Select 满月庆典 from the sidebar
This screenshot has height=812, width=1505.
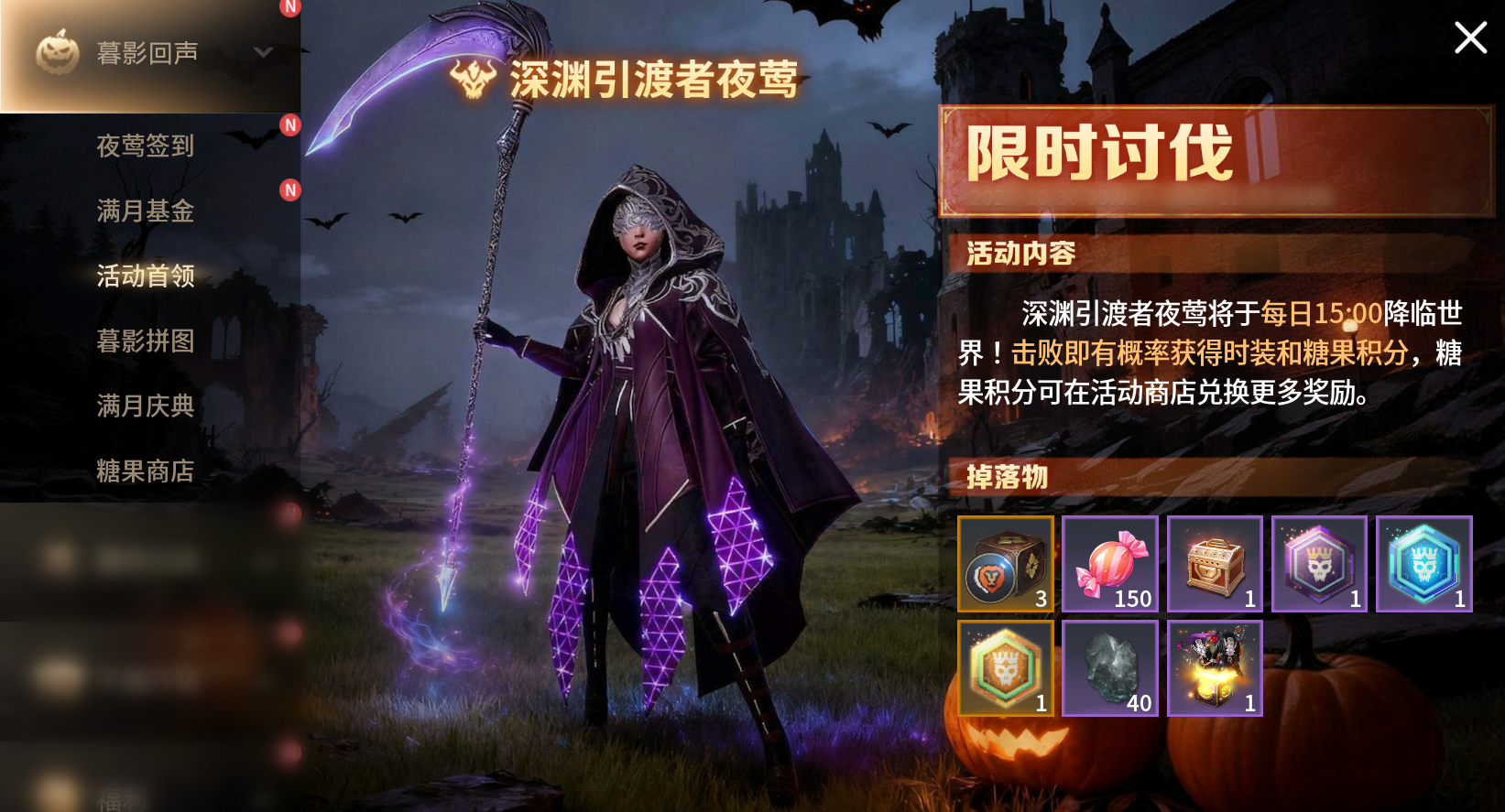(x=145, y=406)
